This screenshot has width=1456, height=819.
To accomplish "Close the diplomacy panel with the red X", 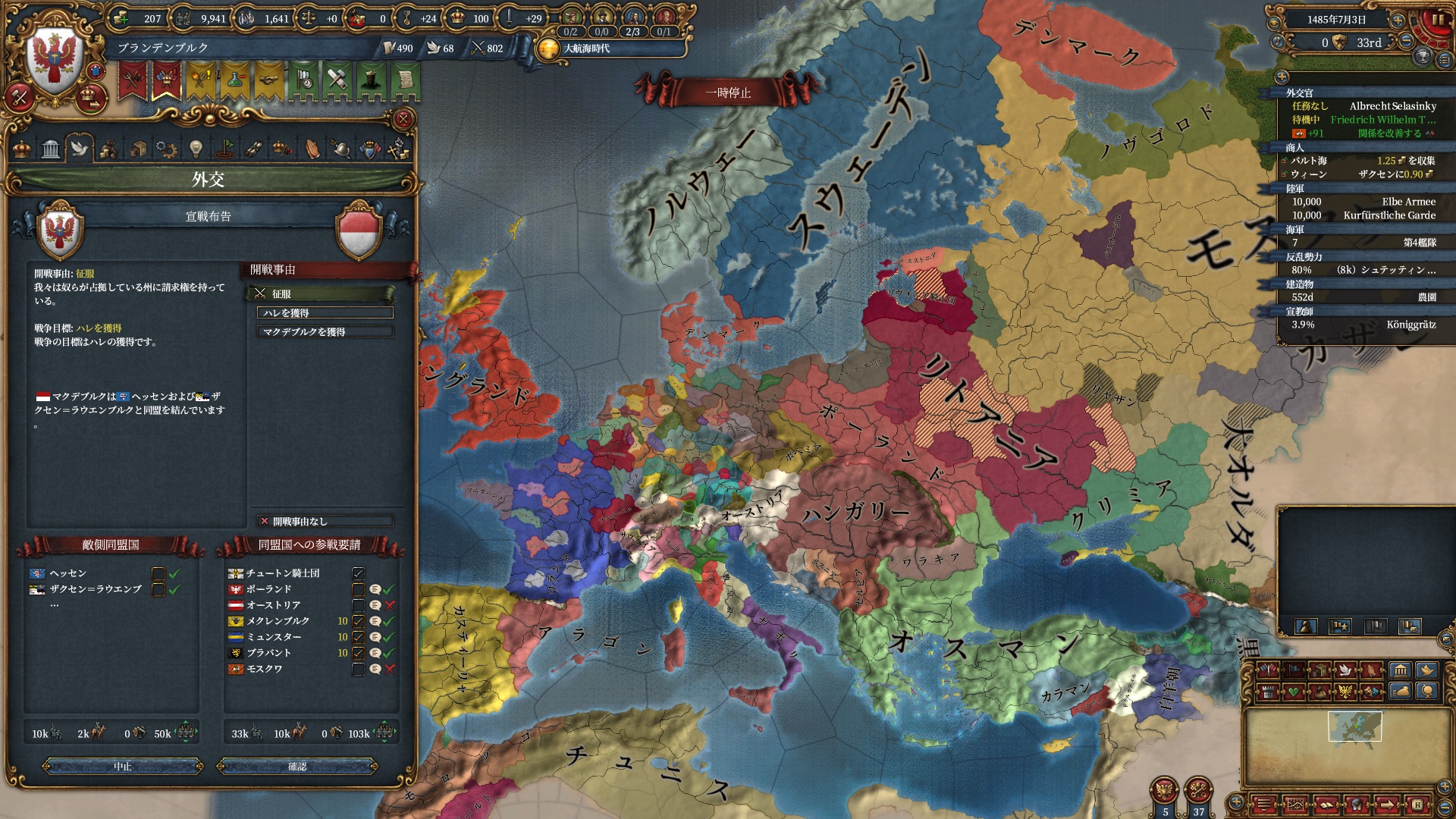I will click(403, 119).
